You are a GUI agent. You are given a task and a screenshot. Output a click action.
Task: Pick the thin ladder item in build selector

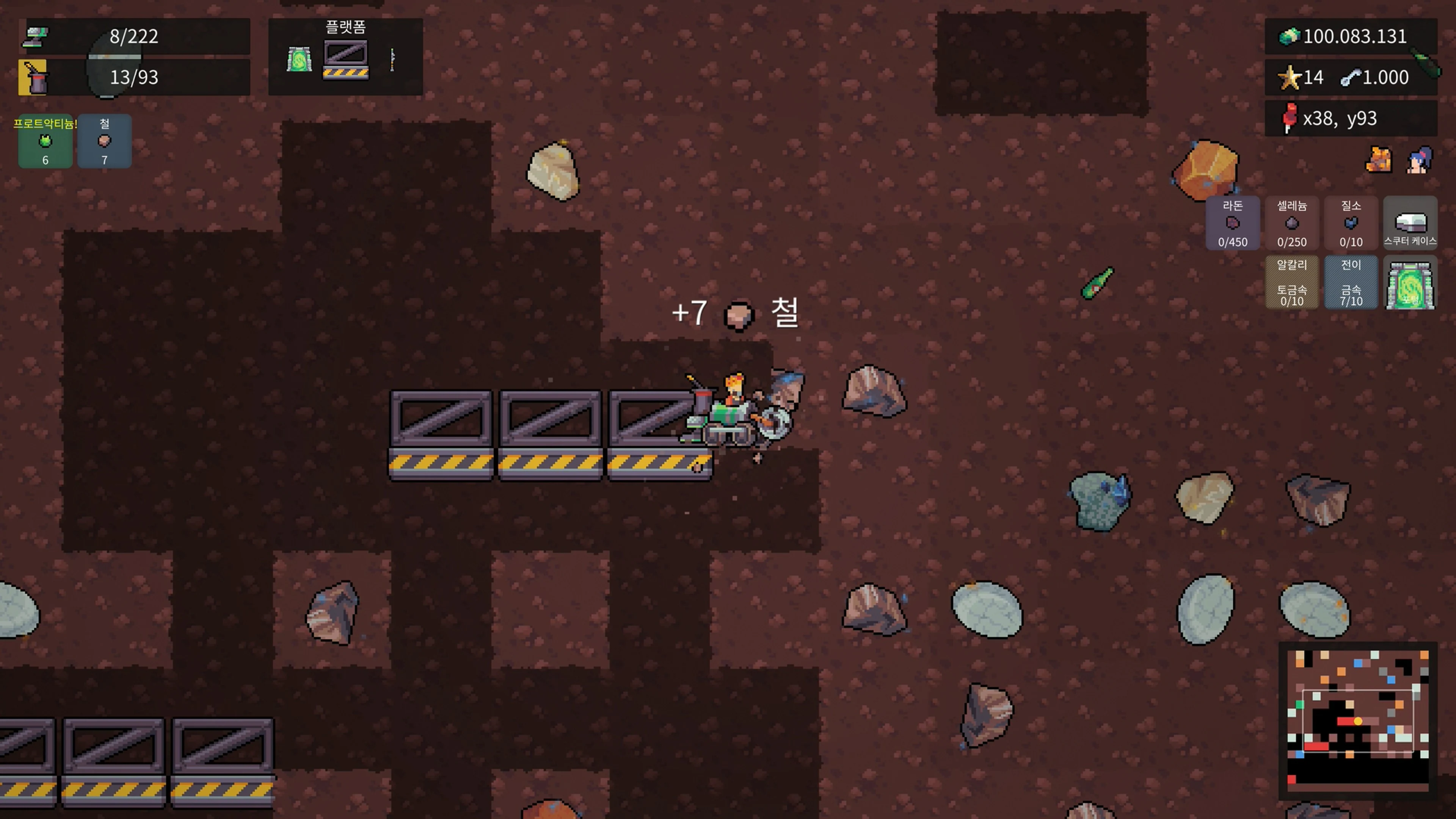392,60
